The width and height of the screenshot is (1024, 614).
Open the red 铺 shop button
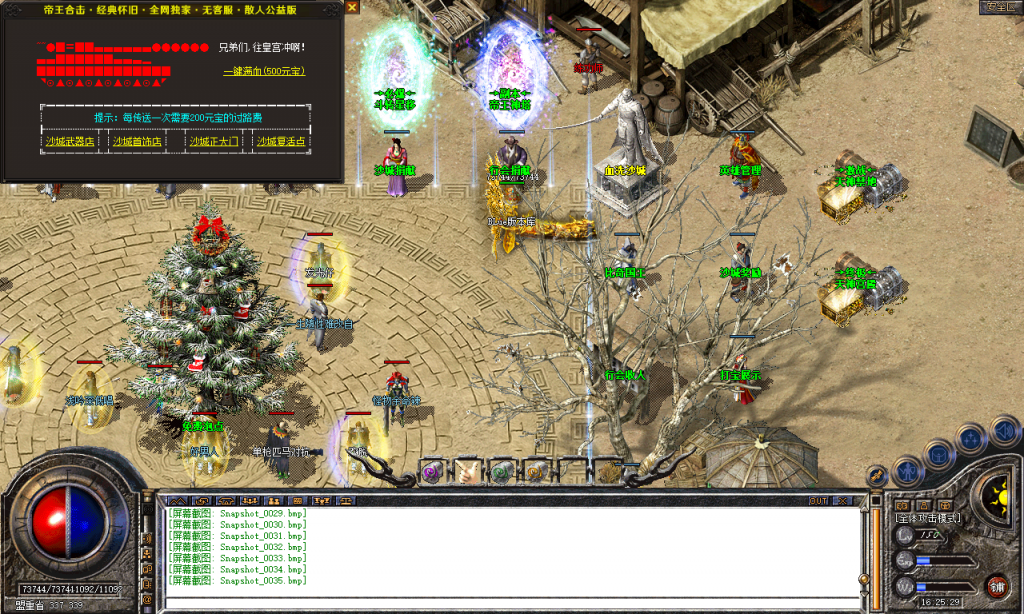tap(996, 585)
